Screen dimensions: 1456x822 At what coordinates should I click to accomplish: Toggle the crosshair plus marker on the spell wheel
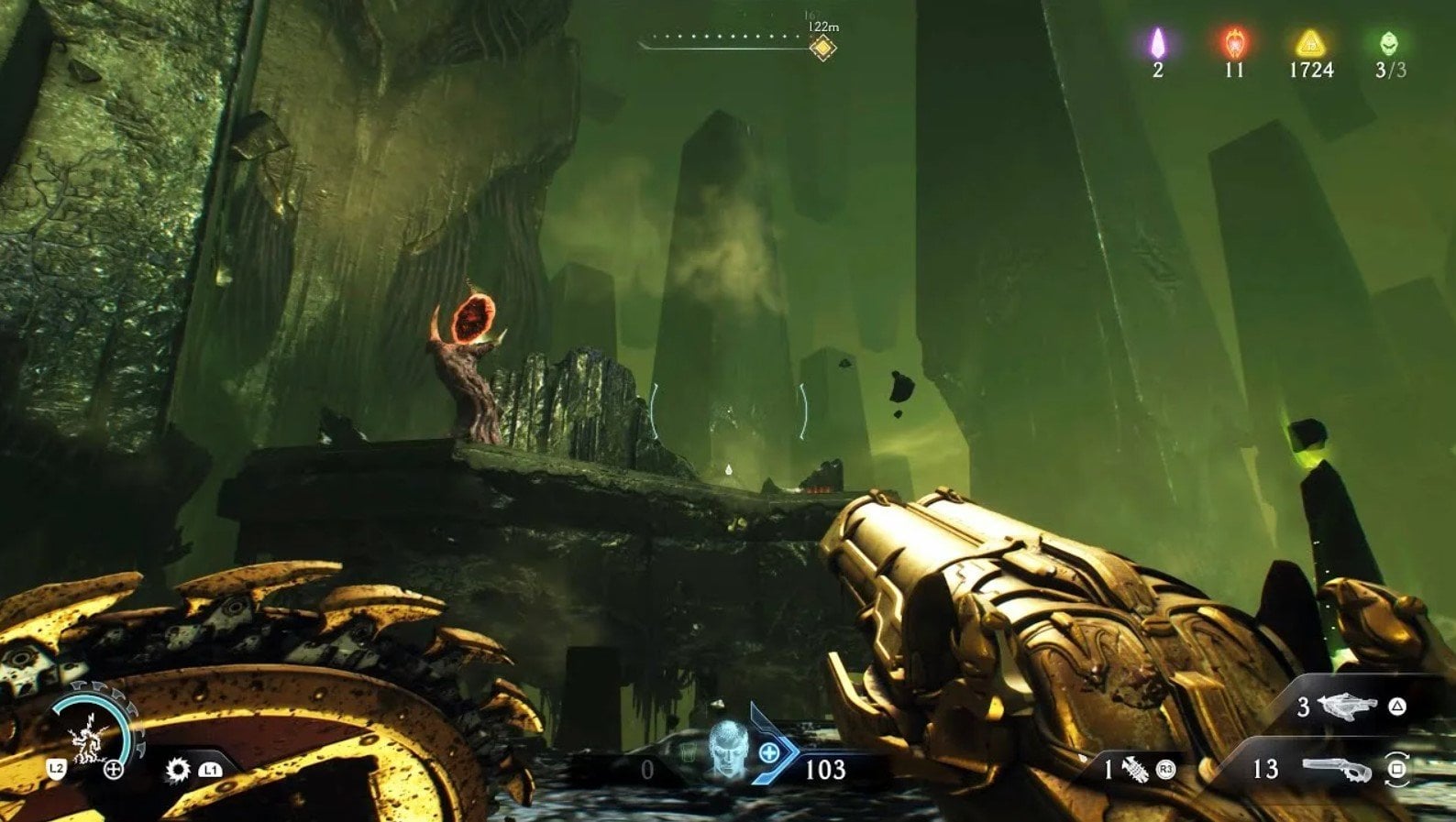pyautogui.click(x=115, y=770)
